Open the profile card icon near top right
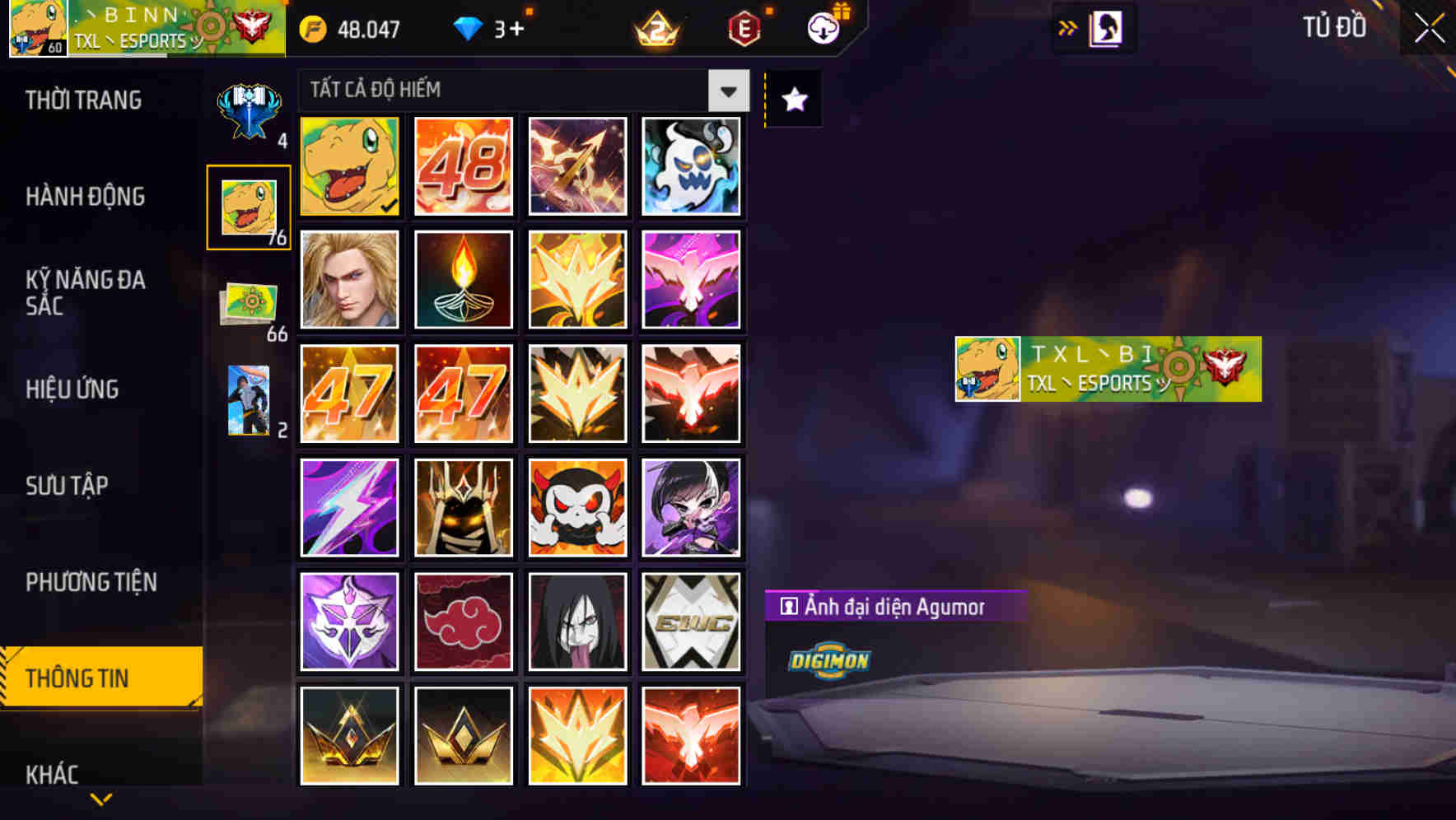Viewport: 1456px width, 820px height. point(1104,28)
